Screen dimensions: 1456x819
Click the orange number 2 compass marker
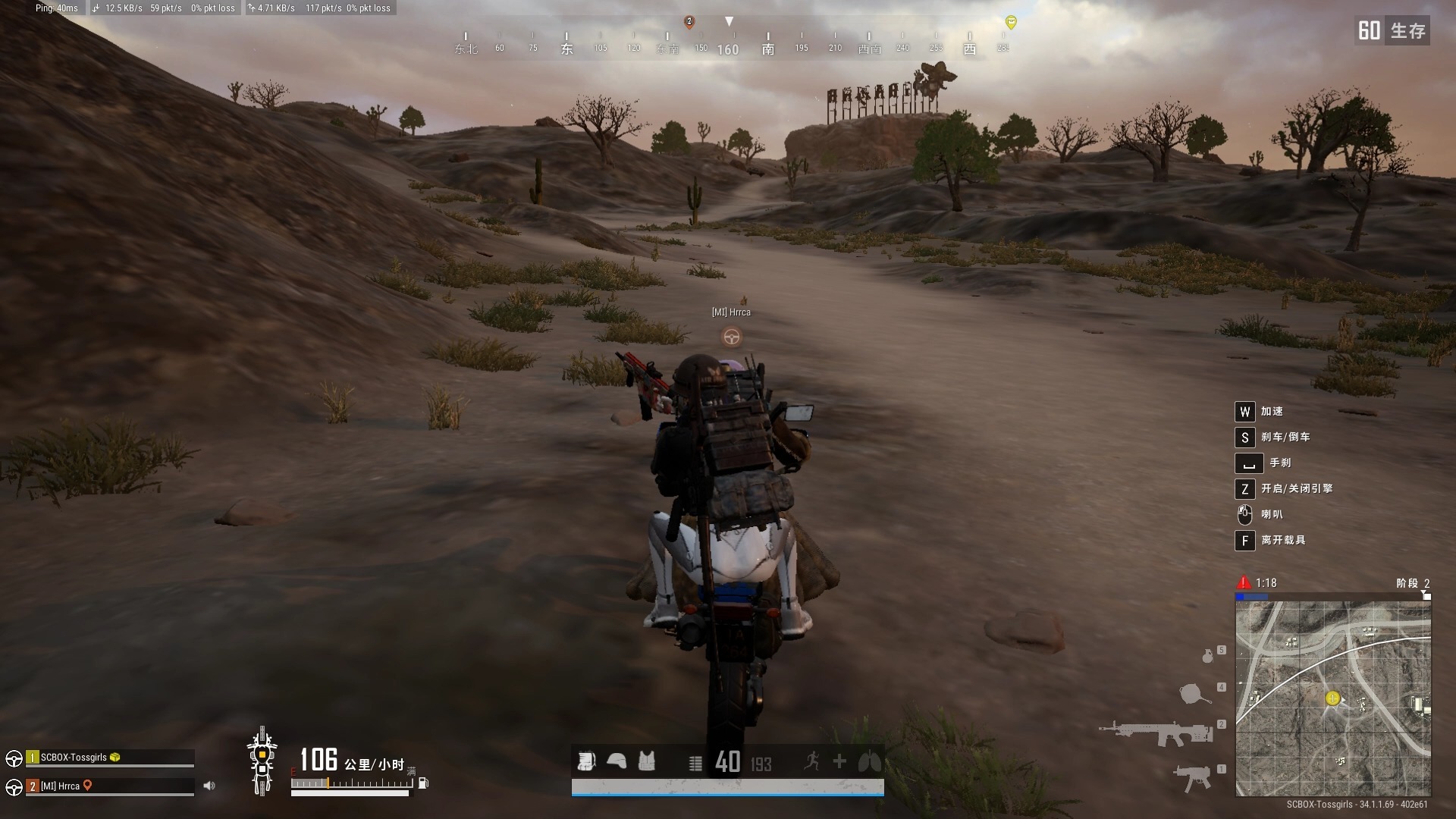coord(689,21)
